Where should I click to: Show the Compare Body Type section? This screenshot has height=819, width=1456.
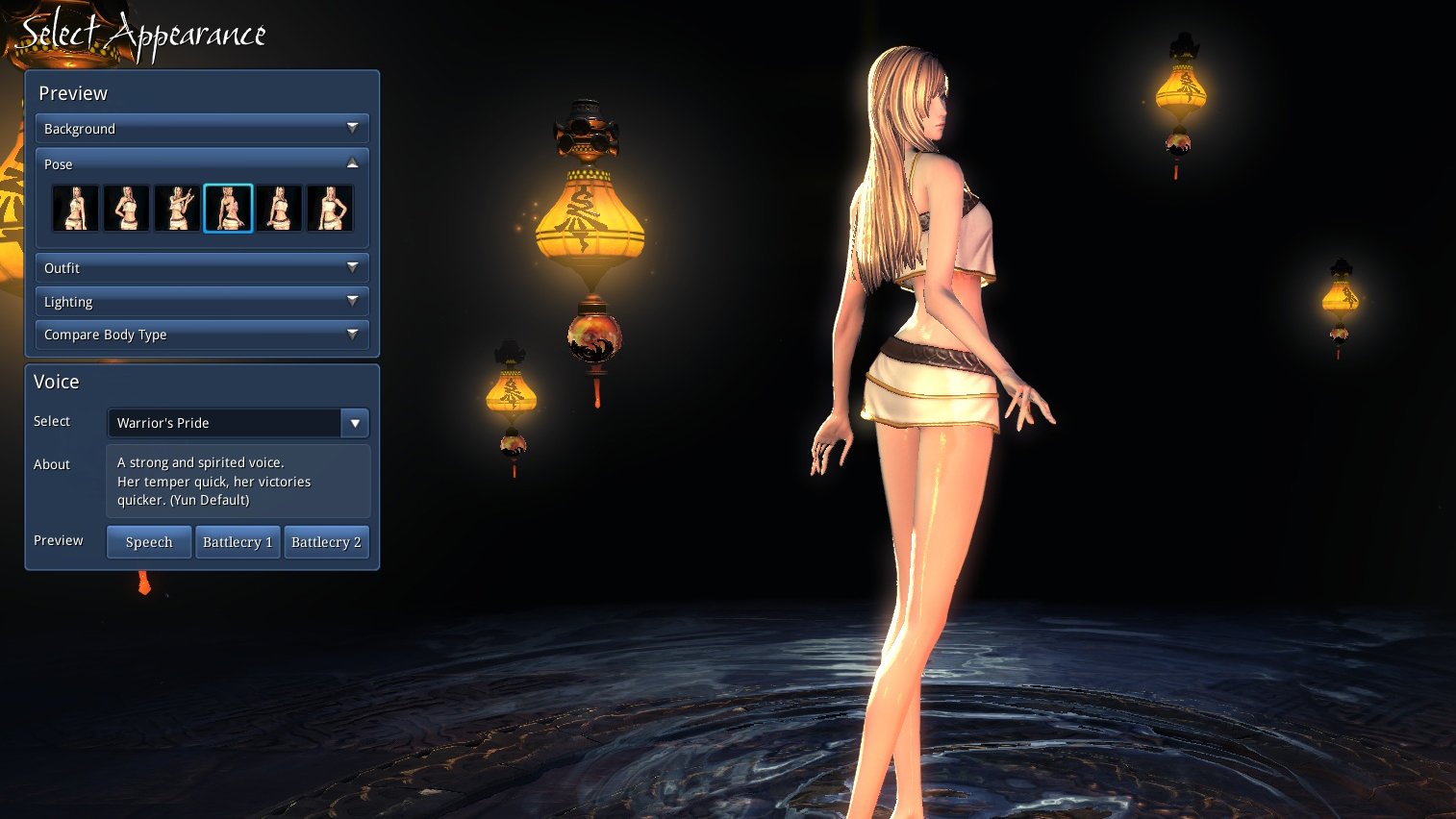pyautogui.click(x=202, y=335)
